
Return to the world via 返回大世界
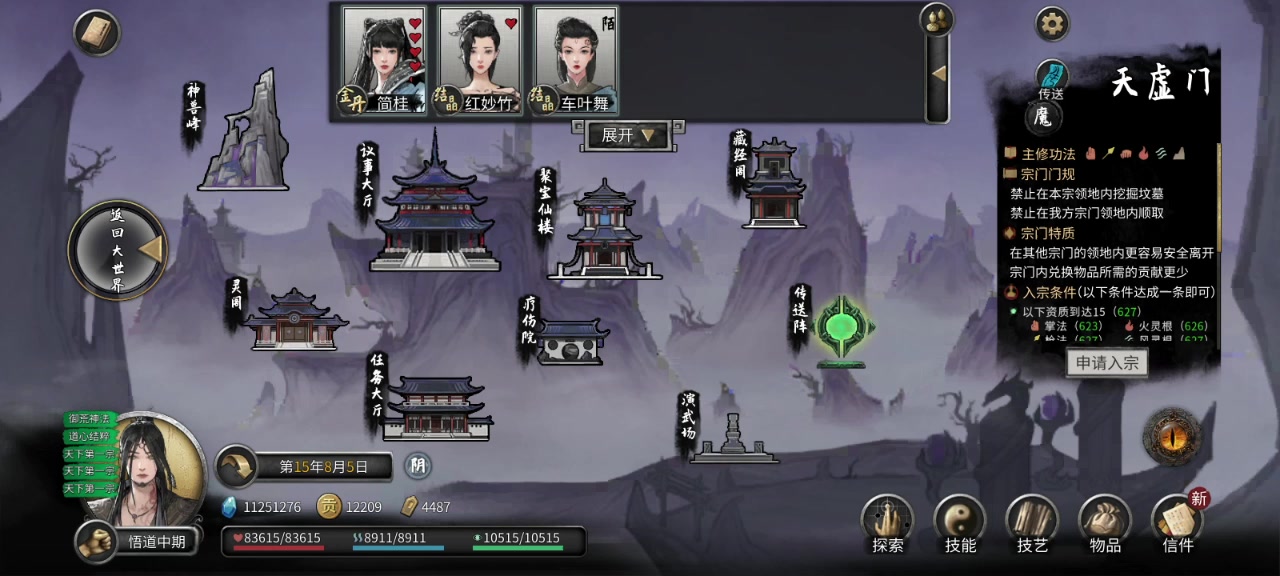coord(119,249)
